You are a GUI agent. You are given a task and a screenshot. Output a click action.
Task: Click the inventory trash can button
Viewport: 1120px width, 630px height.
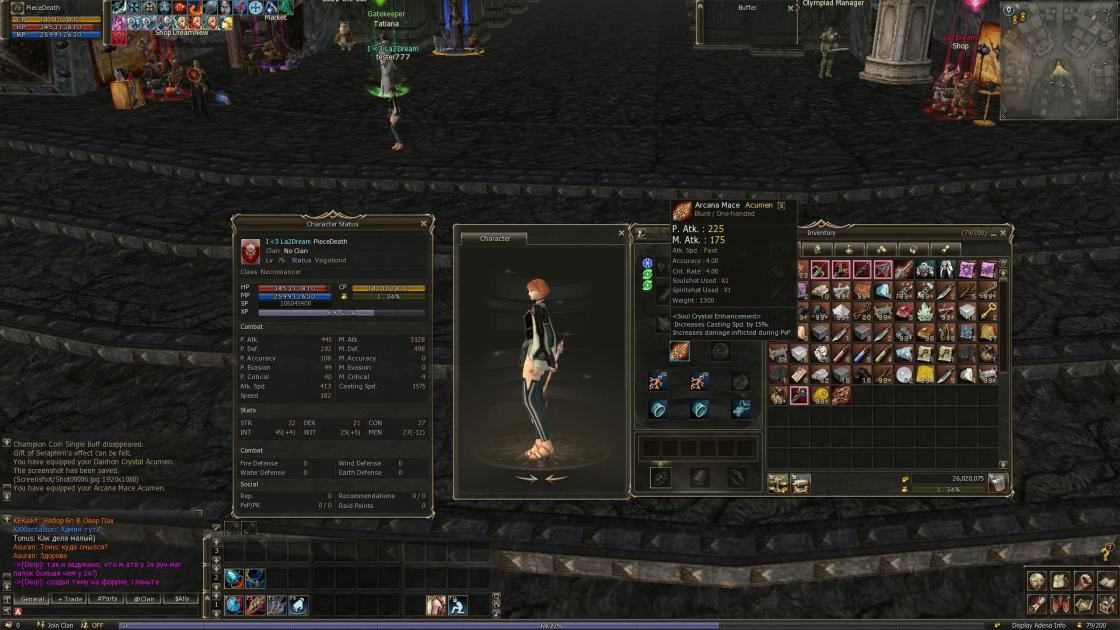click(x=997, y=484)
